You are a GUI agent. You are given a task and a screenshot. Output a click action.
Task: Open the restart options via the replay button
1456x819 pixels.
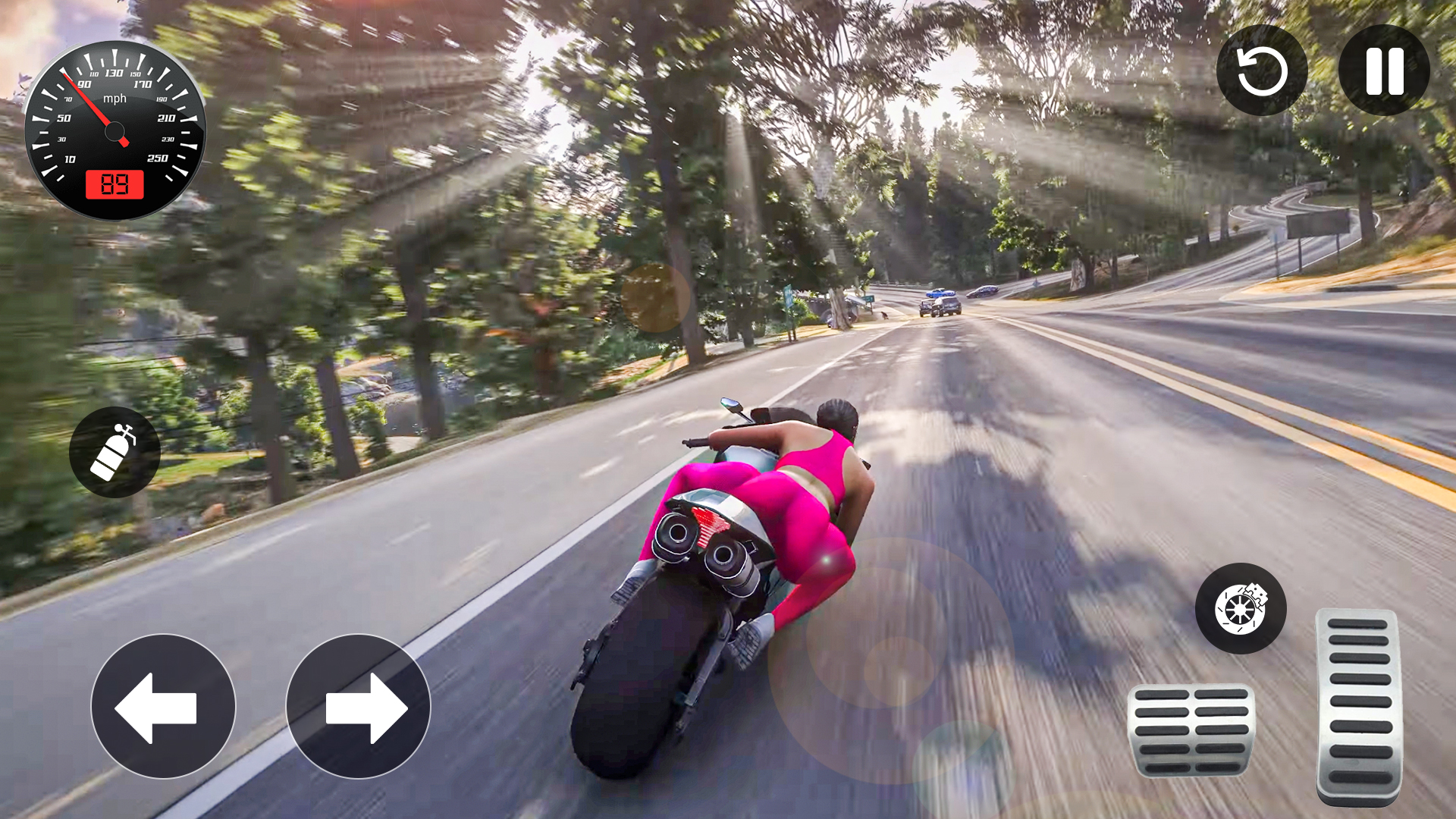click(x=1262, y=71)
